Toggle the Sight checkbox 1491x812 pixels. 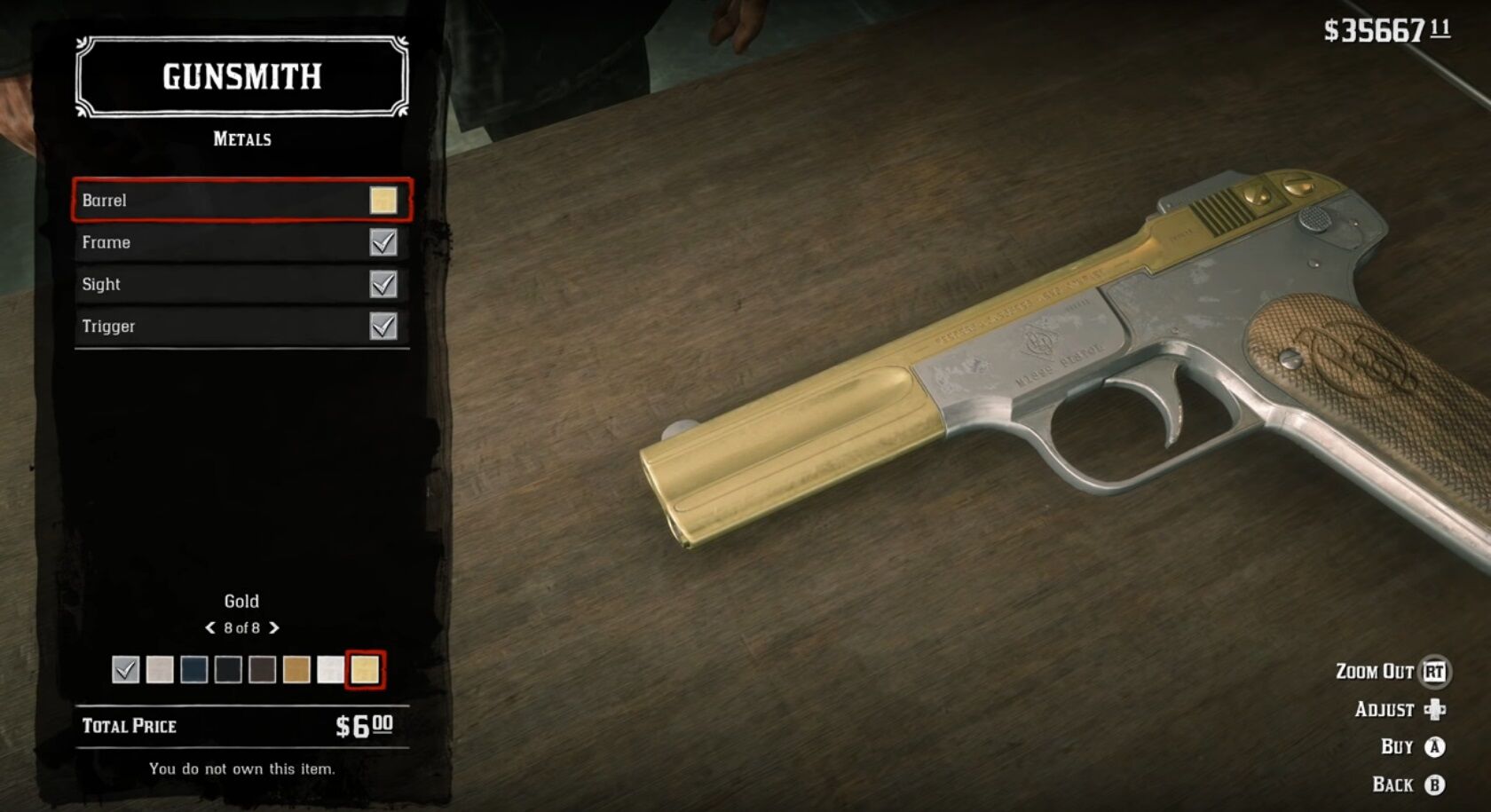(382, 284)
